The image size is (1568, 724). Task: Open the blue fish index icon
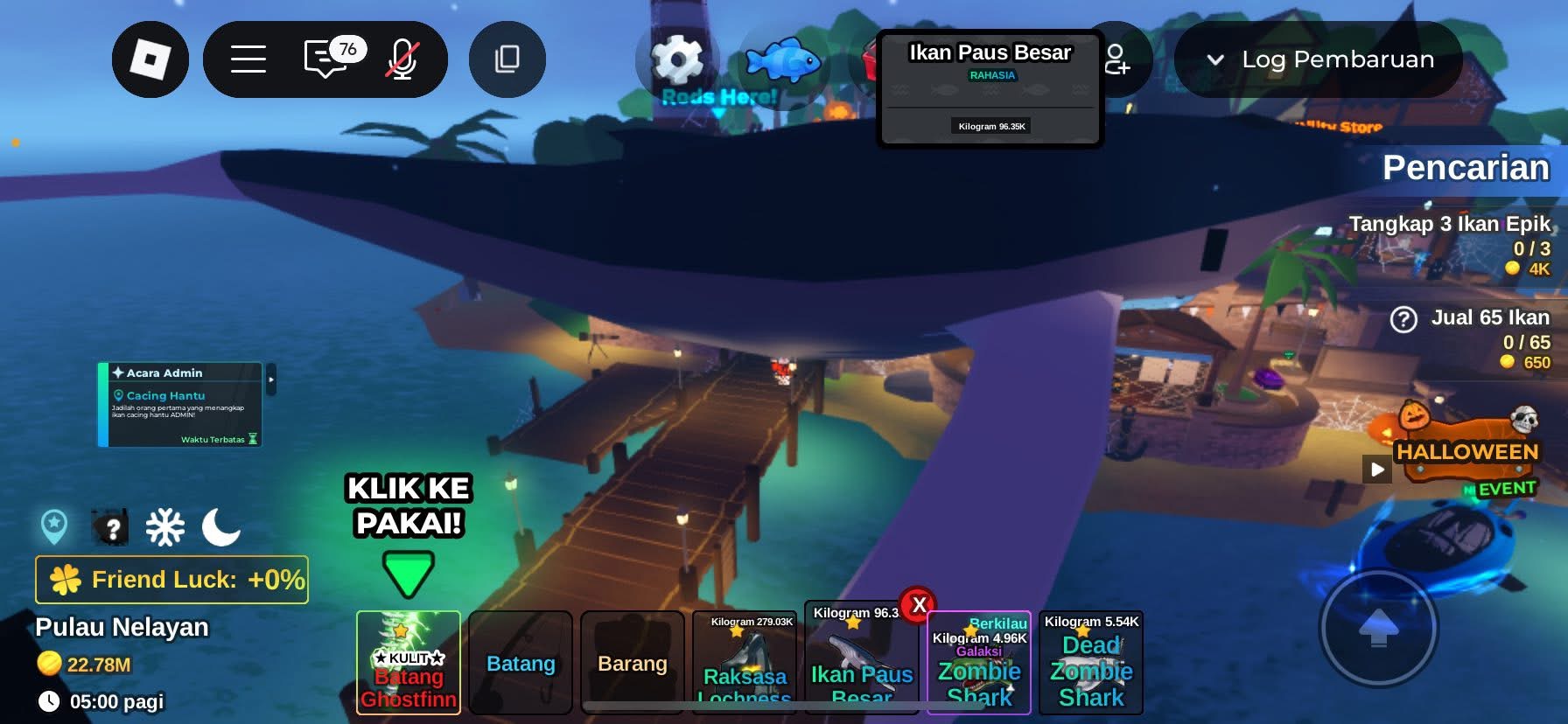click(x=783, y=59)
